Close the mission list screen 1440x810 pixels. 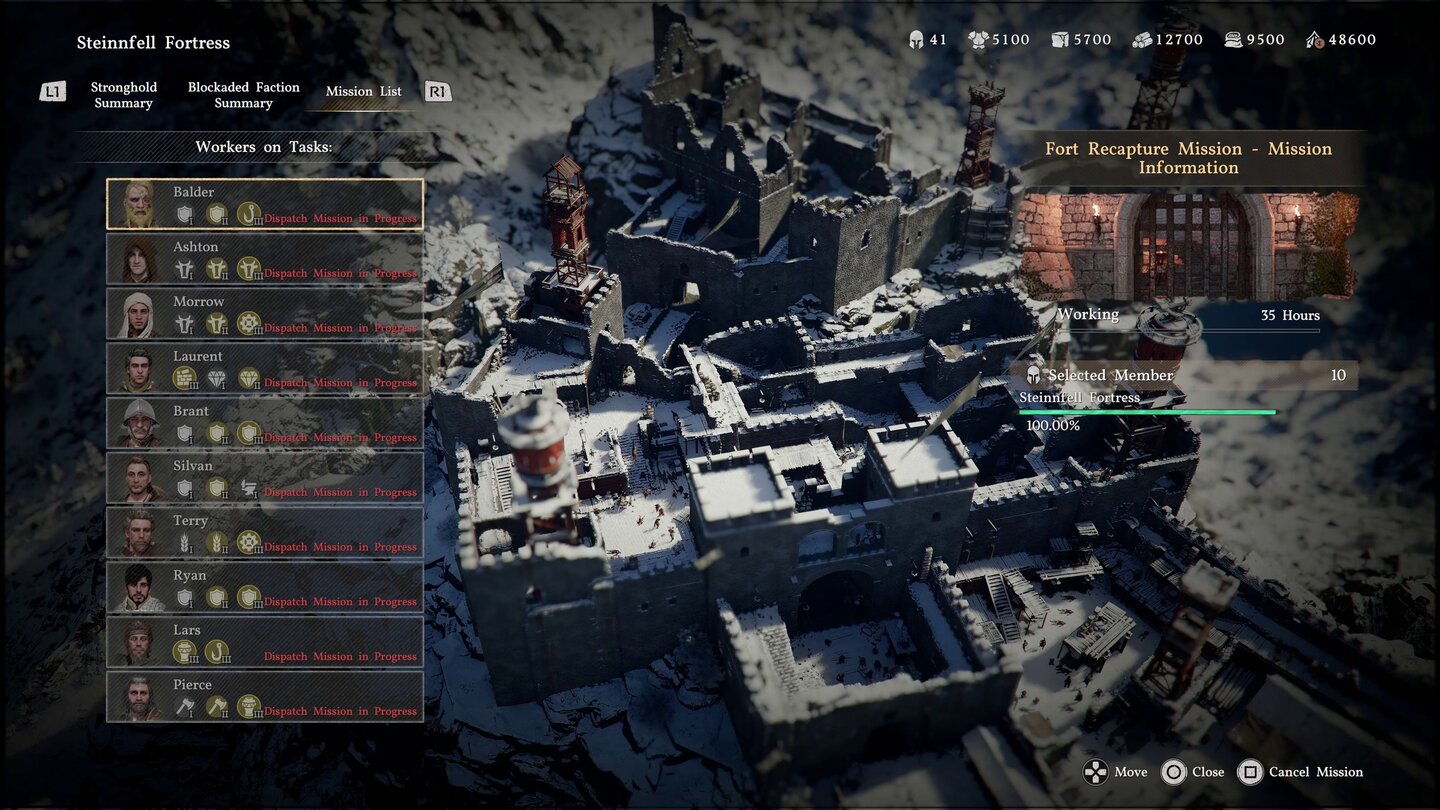click(x=1193, y=772)
